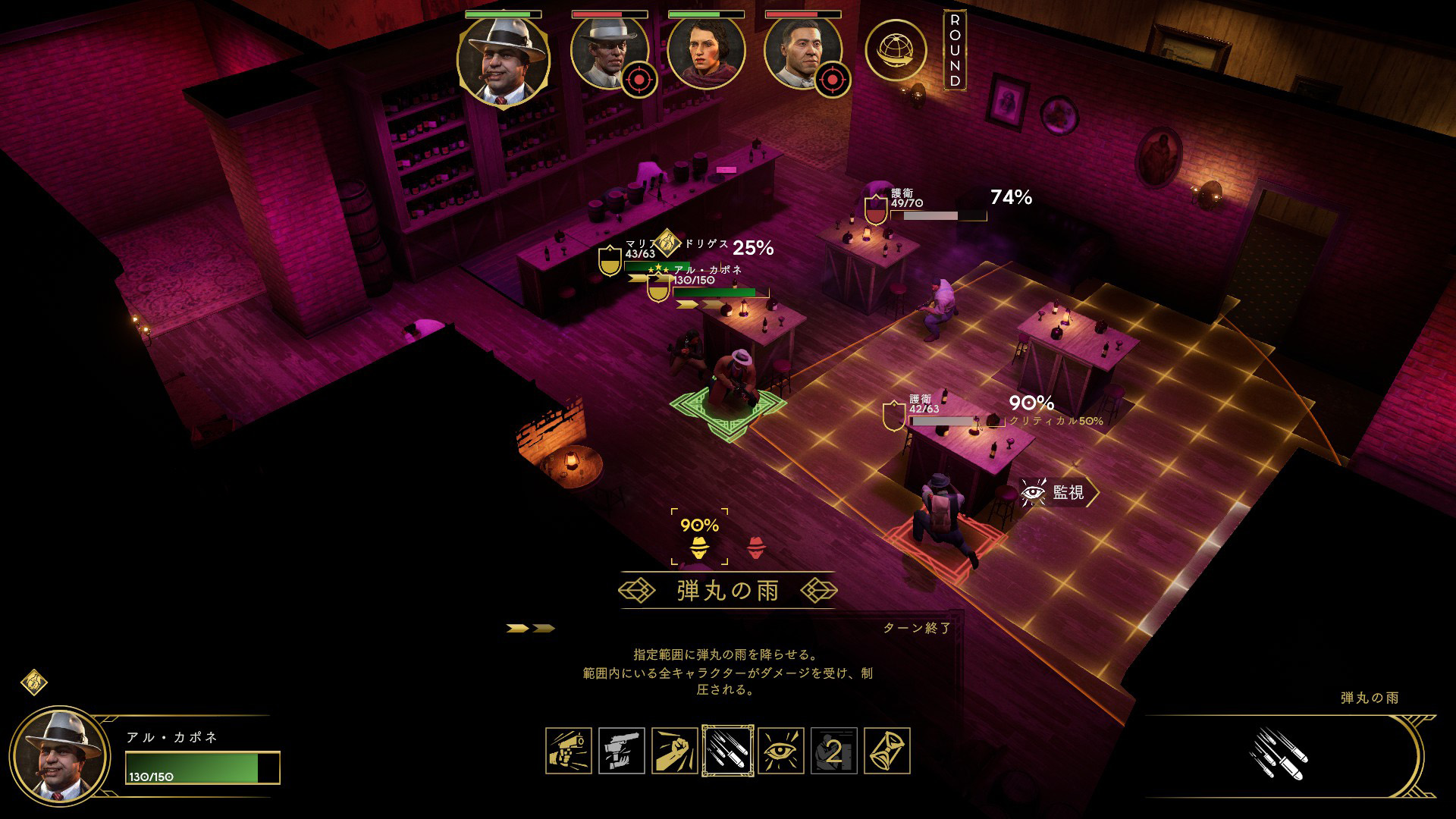1456x819 pixels.
Task: Click the crouching figure cooldown ability
Action: (x=834, y=751)
